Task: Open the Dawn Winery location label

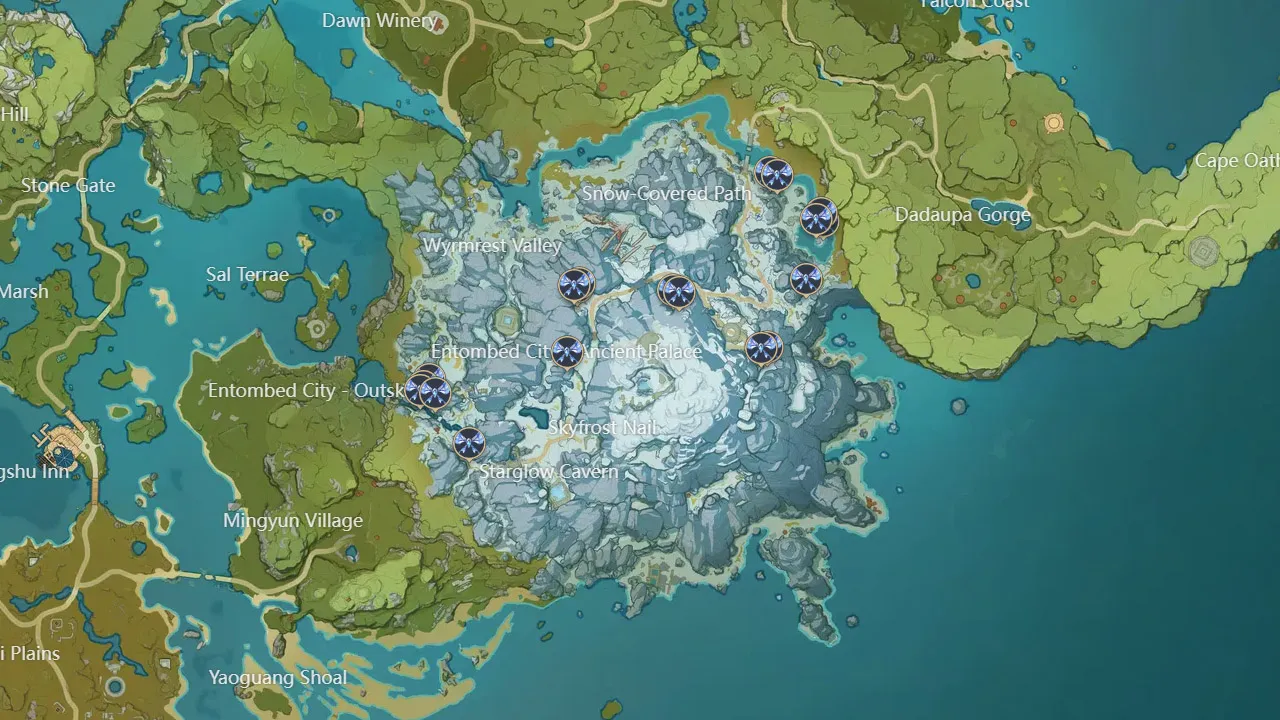Action: pyautogui.click(x=380, y=21)
